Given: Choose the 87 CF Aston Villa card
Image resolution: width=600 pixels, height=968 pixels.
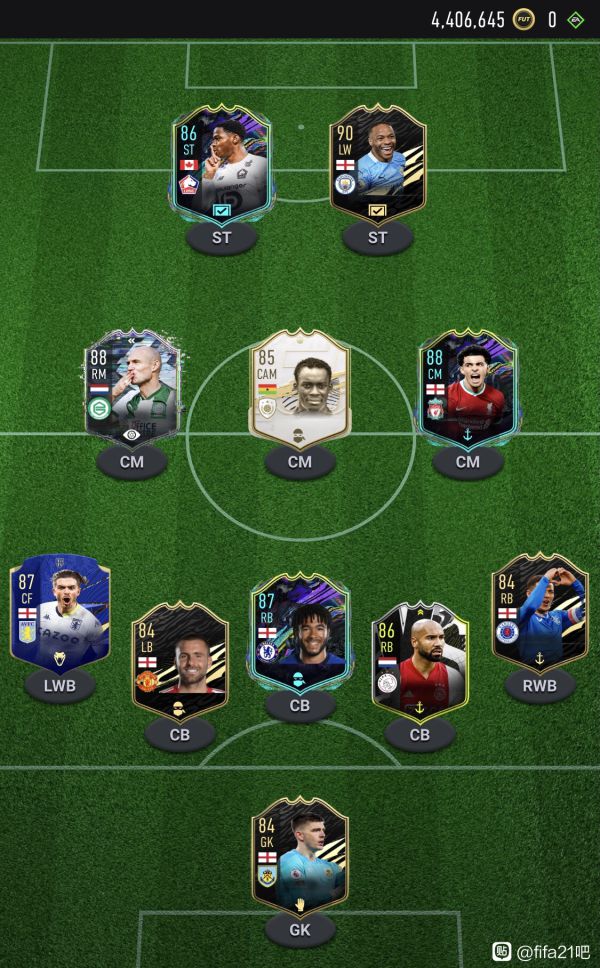Looking at the screenshot, I should click(x=60, y=612).
